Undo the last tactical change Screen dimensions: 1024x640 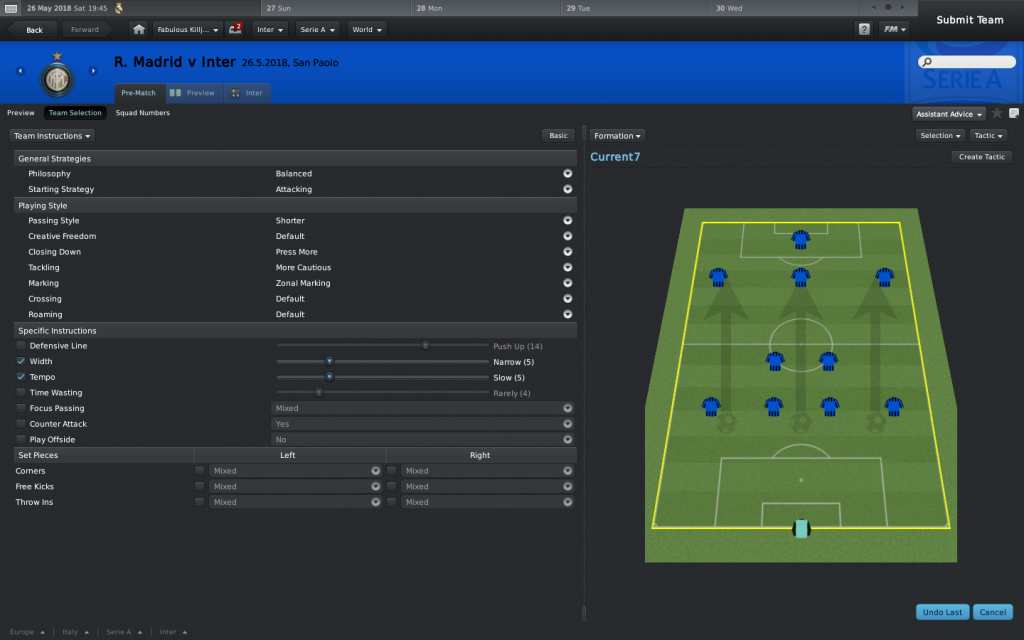click(x=942, y=612)
